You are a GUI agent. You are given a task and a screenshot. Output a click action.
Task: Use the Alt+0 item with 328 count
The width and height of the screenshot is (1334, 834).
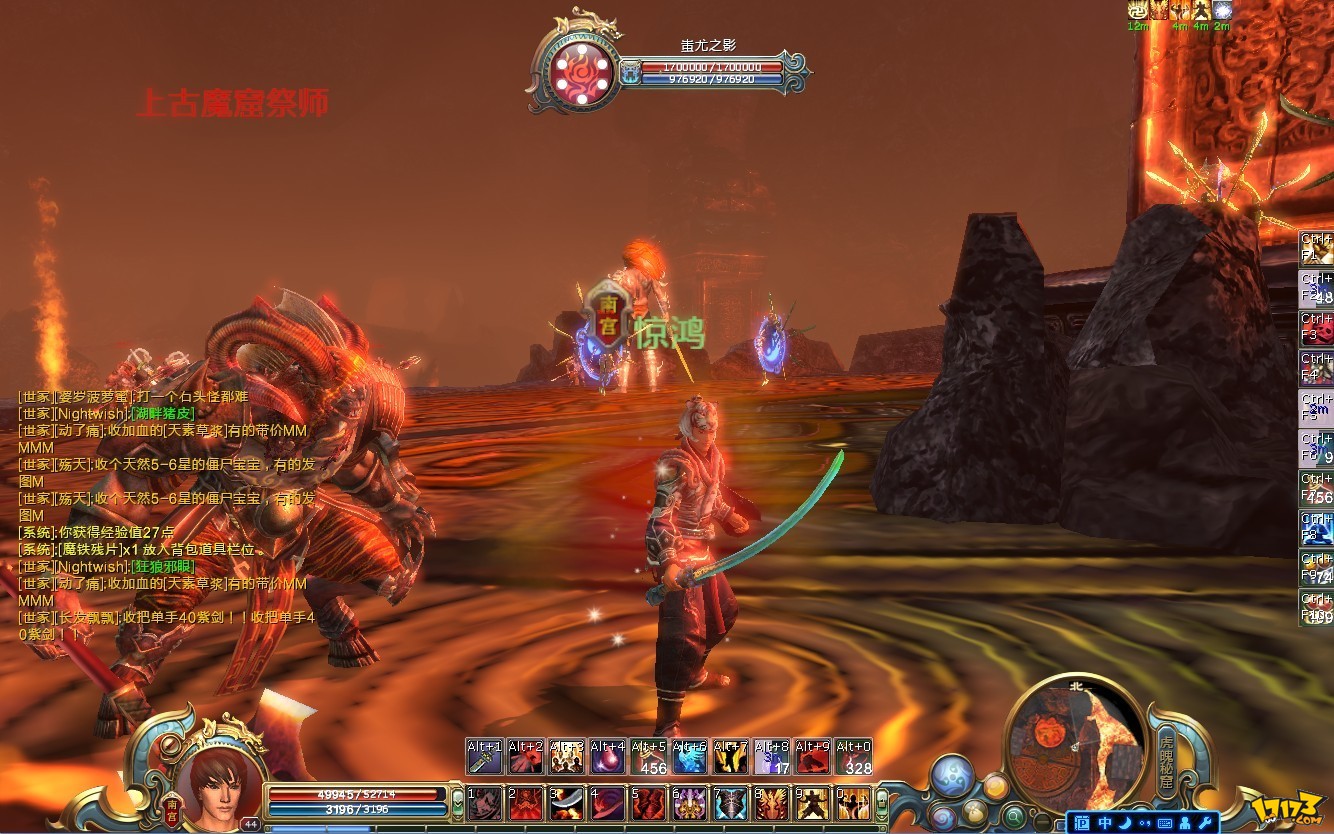[x=853, y=757]
